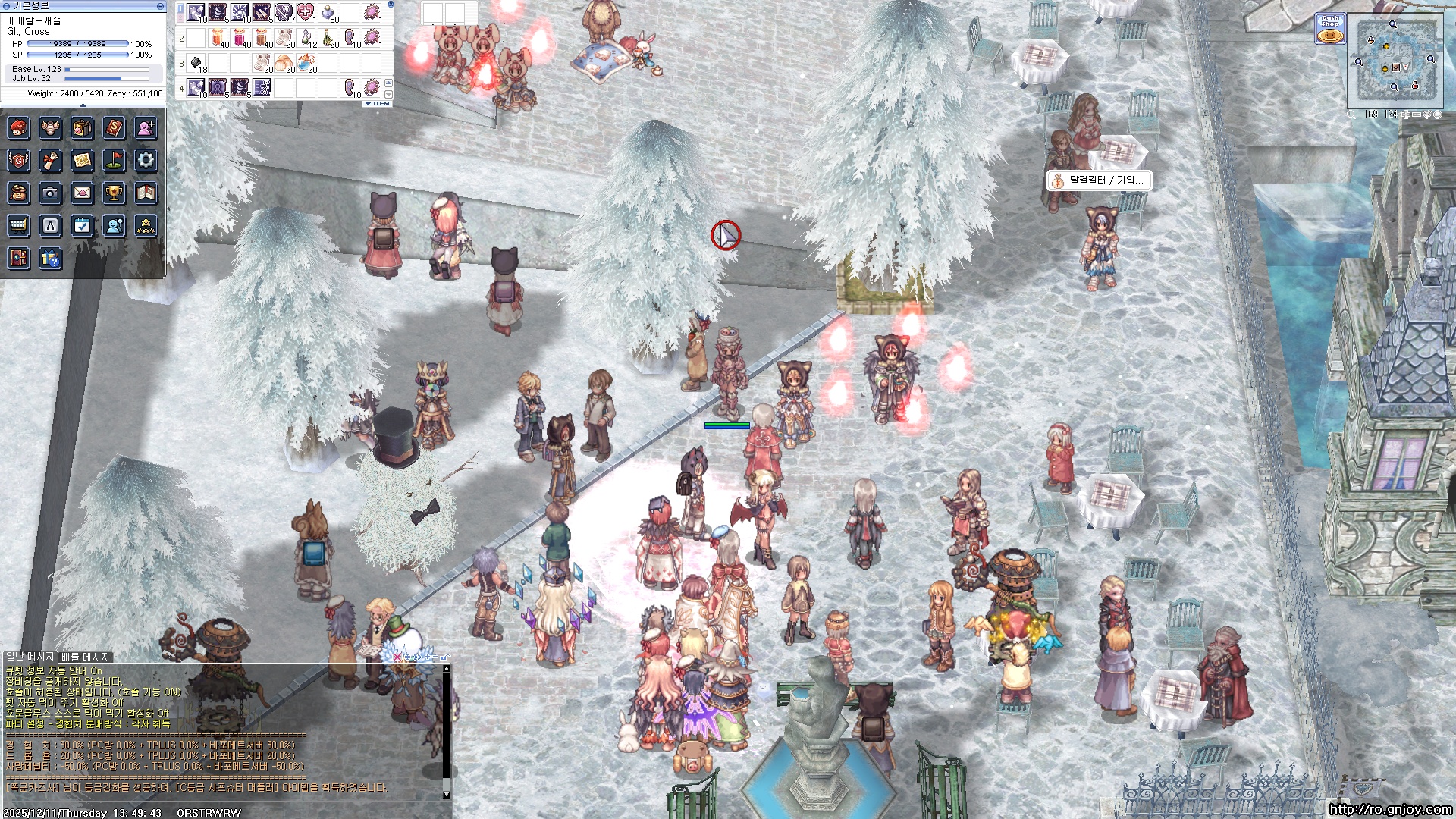Open the 달결길터 / 가입 chat room sign
This screenshot has height=819, width=1456.
pyautogui.click(x=1099, y=180)
